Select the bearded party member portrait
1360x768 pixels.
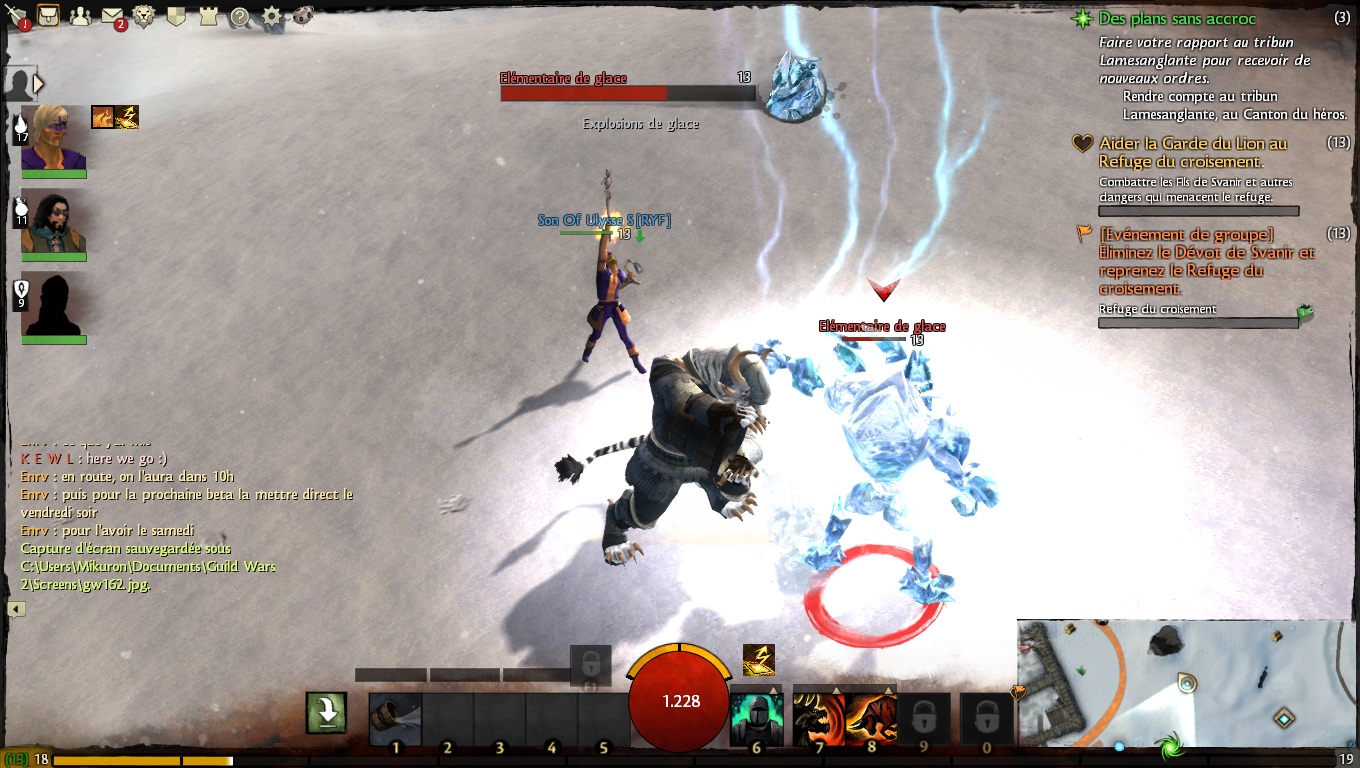point(54,221)
